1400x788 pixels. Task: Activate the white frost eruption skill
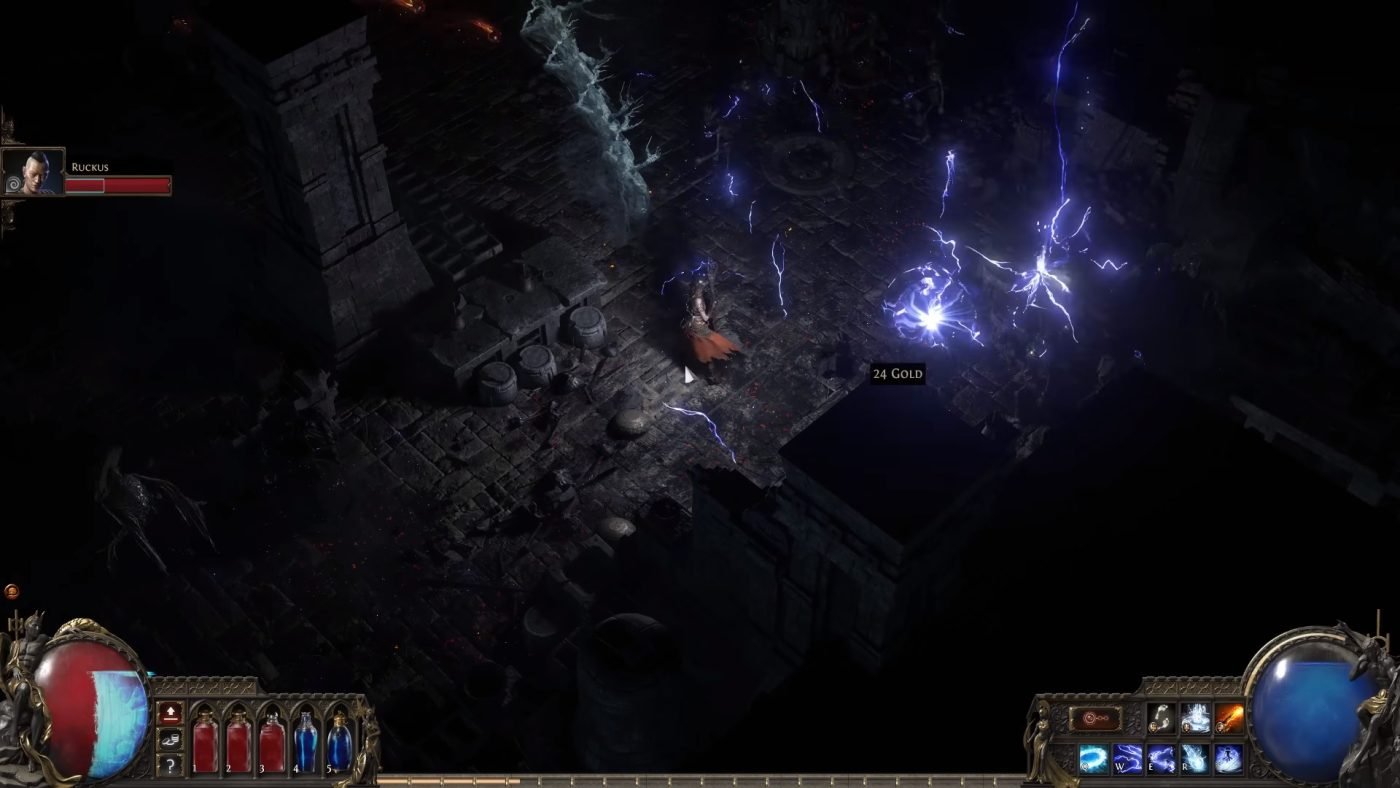pyautogui.click(x=1195, y=717)
